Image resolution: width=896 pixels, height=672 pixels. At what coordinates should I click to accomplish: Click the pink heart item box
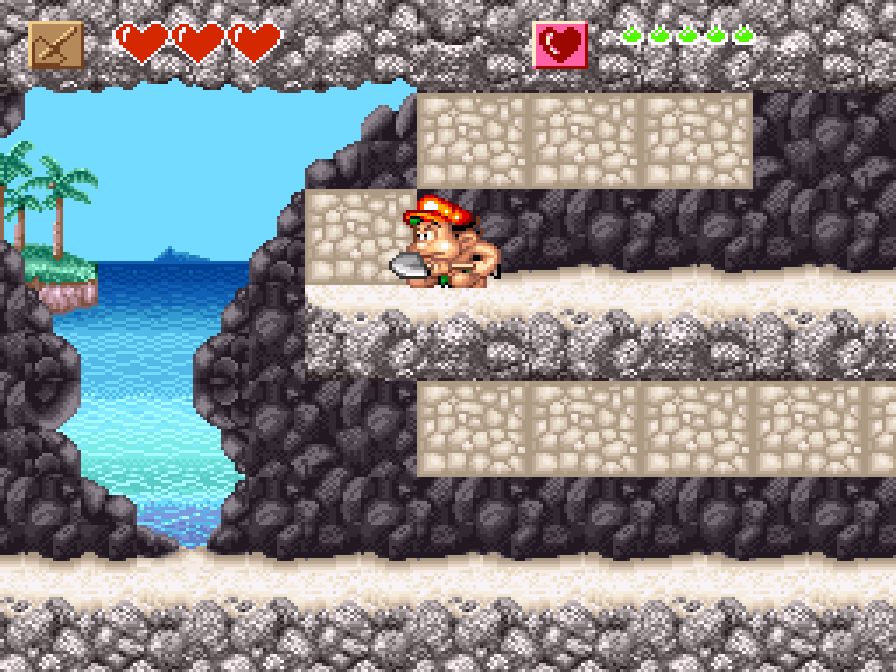[560, 45]
